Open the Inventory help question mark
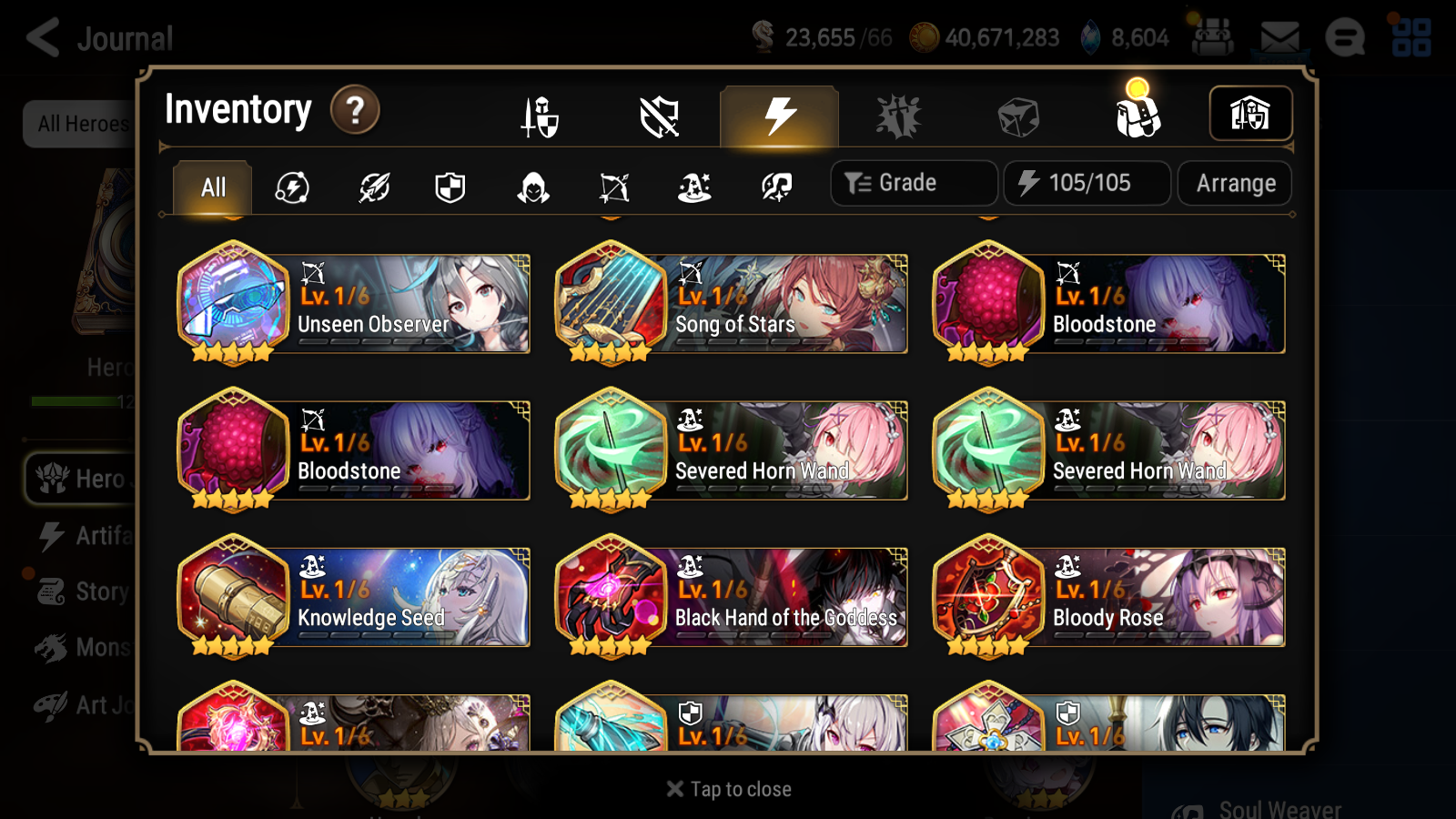The image size is (1456, 819). pyautogui.click(x=354, y=109)
